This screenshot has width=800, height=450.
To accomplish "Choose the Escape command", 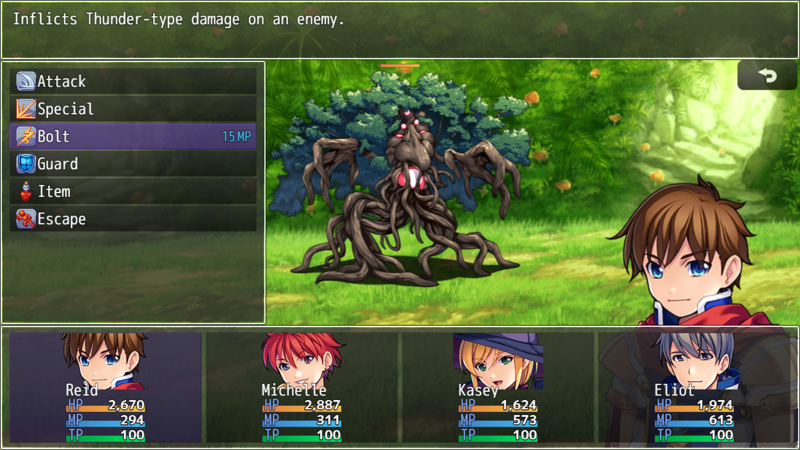I will pyautogui.click(x=133, y=219).
